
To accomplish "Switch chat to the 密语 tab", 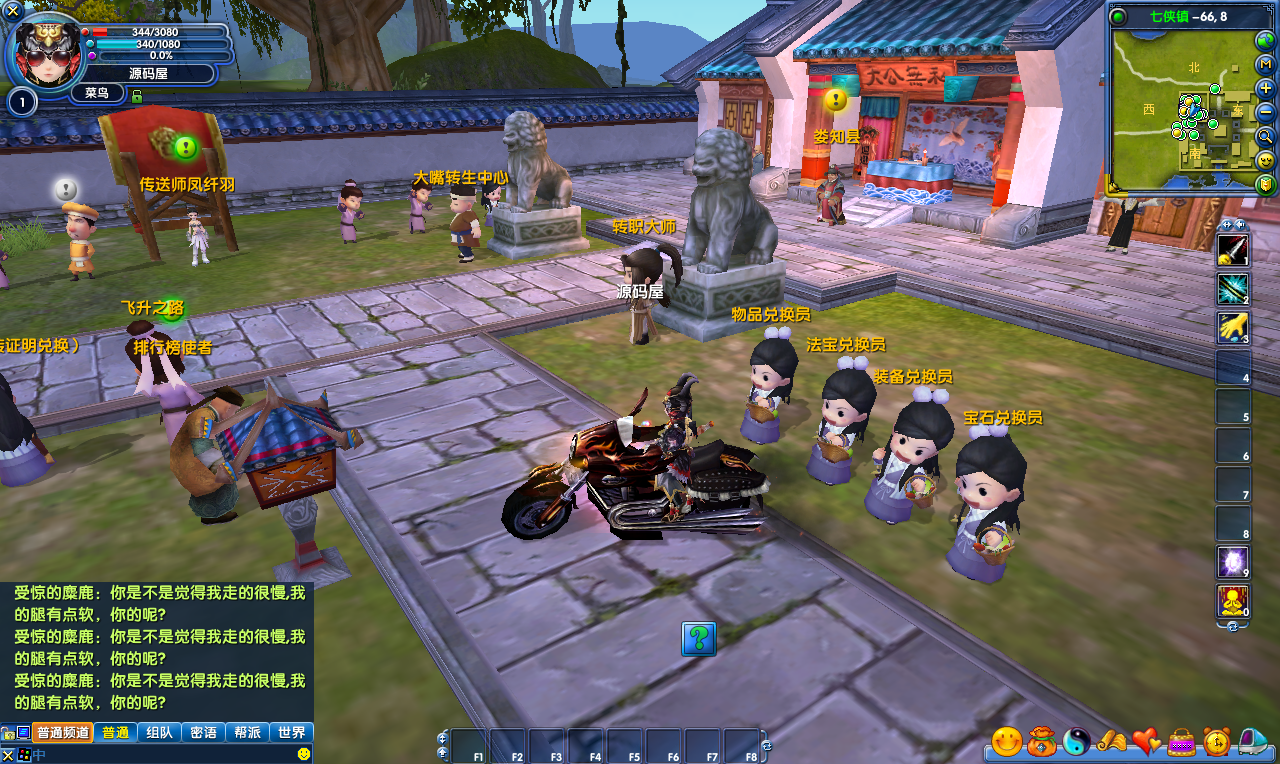I will (x=203, y=732).
